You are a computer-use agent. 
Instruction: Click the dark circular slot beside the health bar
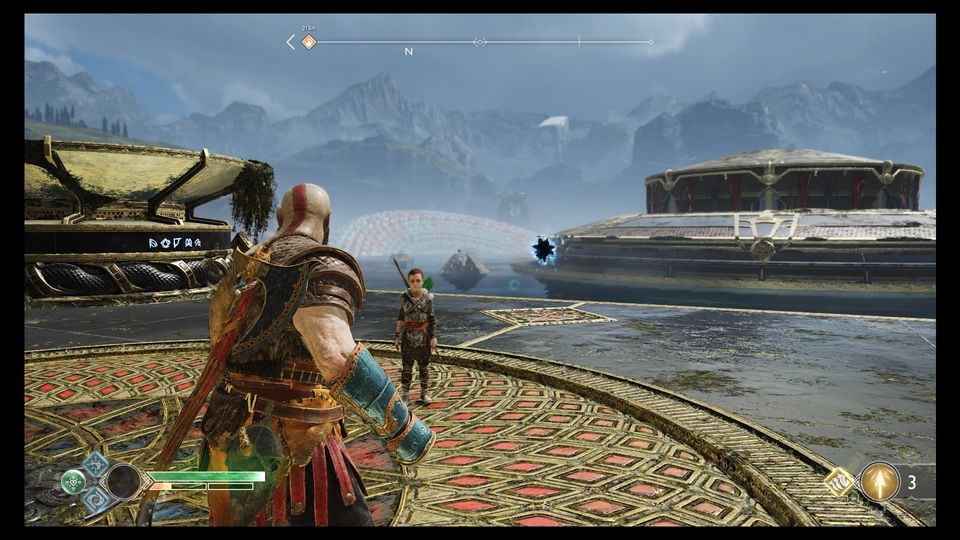coord(124,481)
